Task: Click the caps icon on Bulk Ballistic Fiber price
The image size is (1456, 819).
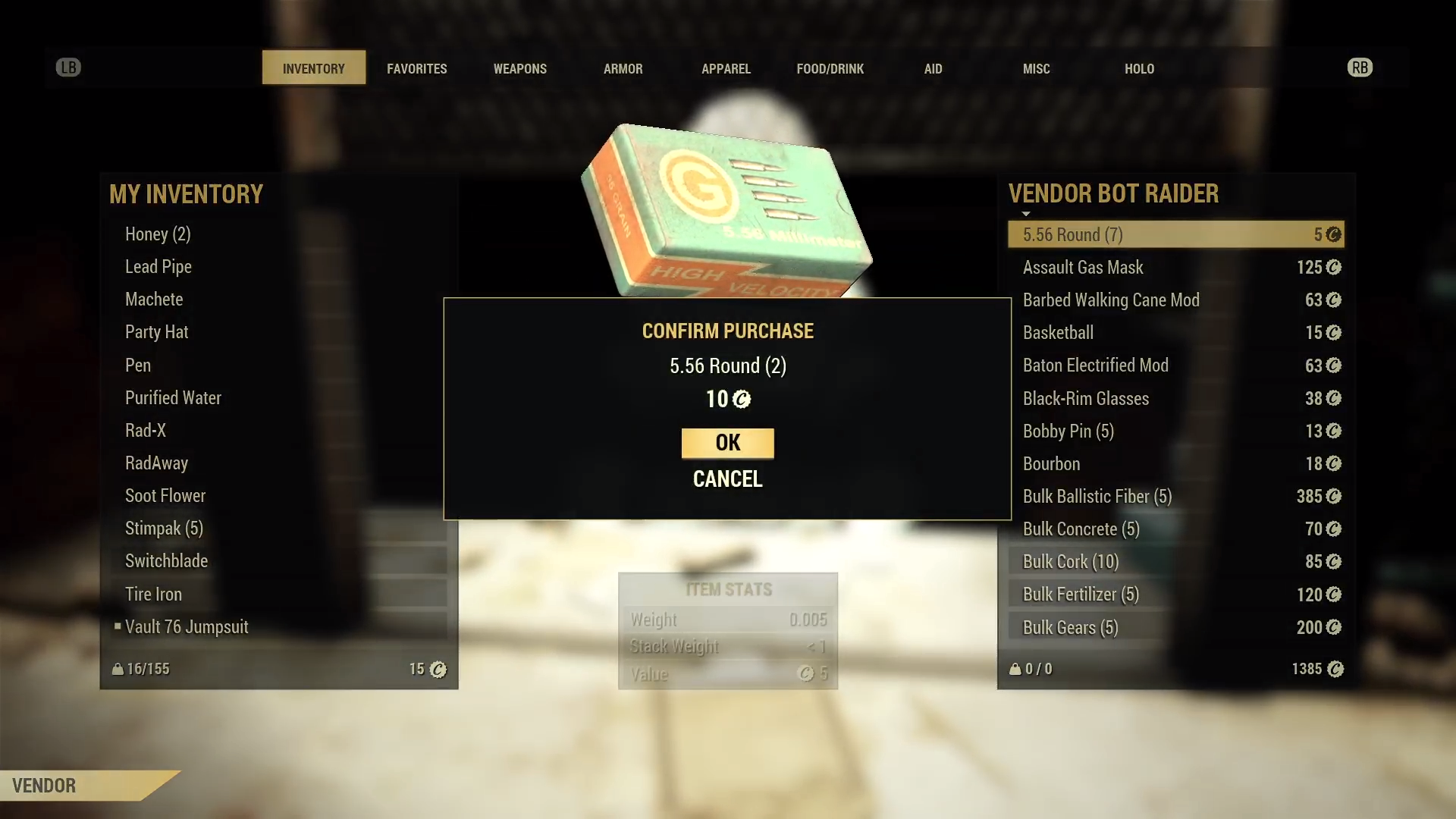Action: click(1334, 497)
